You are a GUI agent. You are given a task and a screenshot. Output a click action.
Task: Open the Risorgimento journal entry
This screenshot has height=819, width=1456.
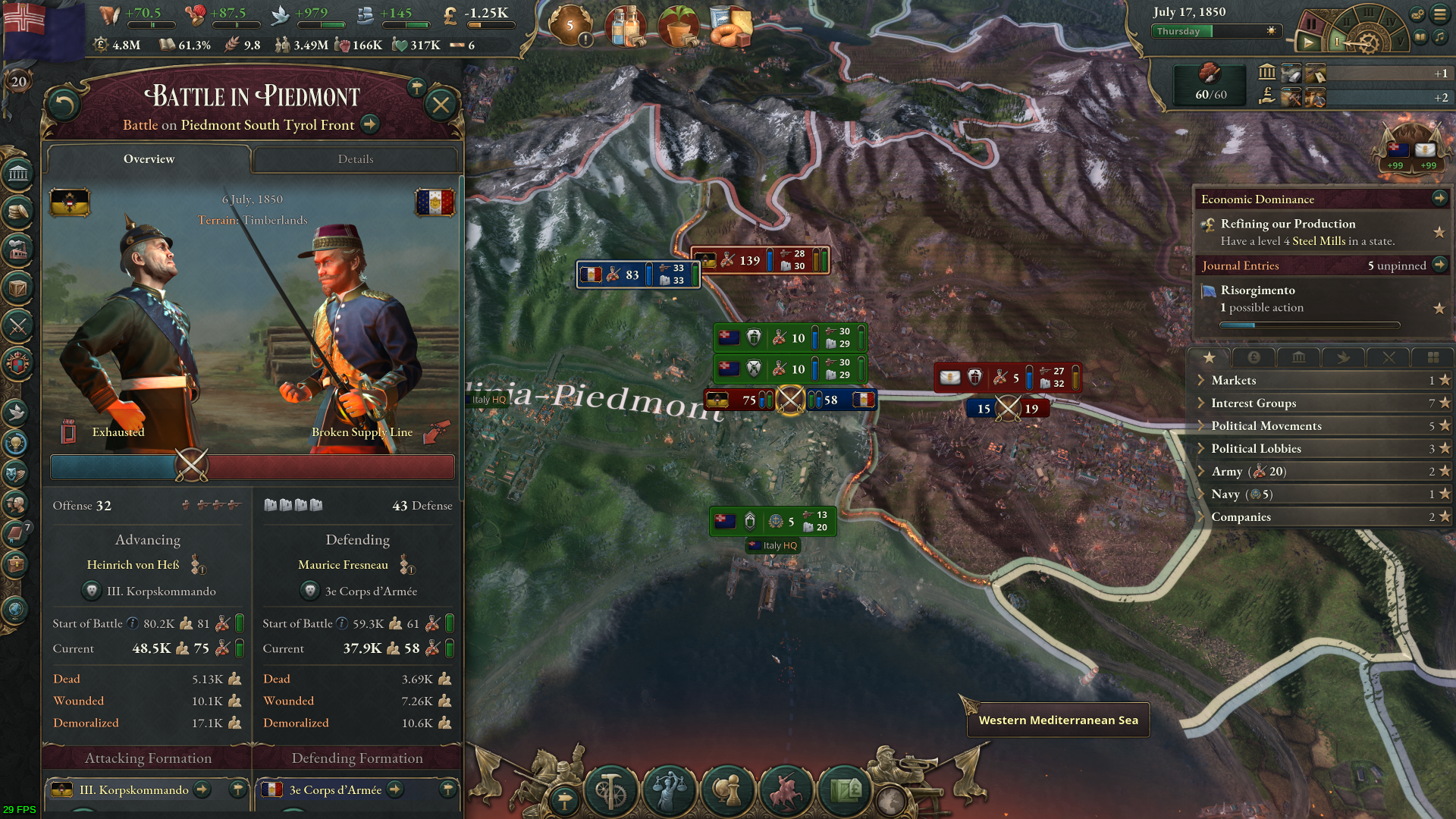pos(1257,290)
